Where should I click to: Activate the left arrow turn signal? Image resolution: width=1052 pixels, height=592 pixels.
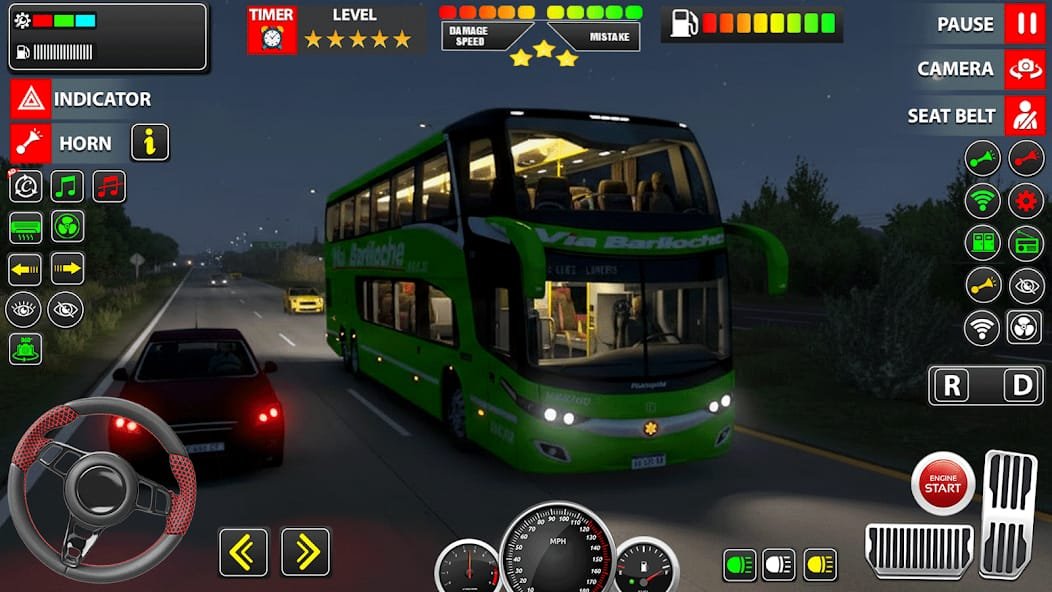pyautogui.click(x=25, y=268)
